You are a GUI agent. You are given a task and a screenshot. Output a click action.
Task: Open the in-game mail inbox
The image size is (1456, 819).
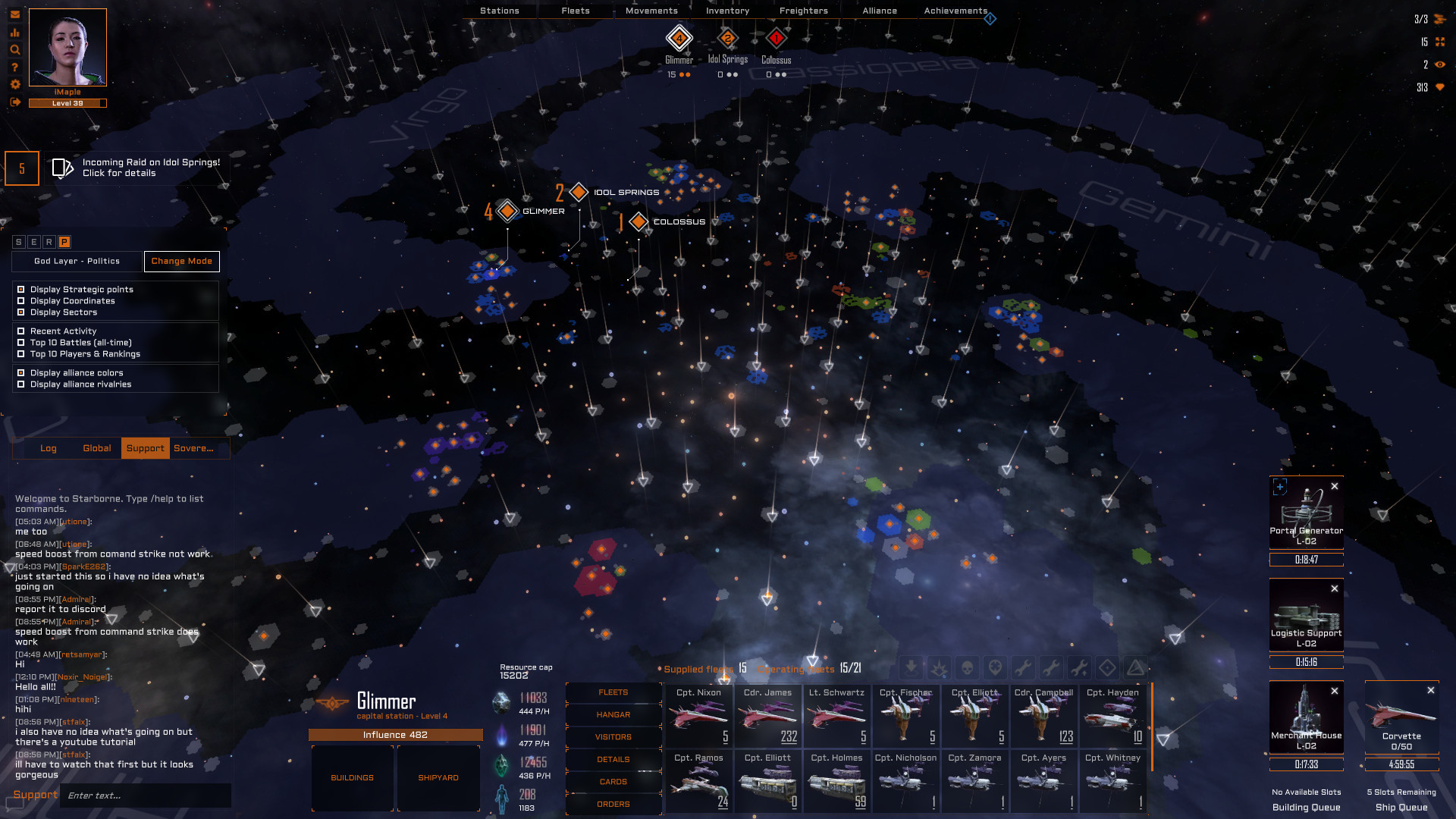(x=14, y=13)
